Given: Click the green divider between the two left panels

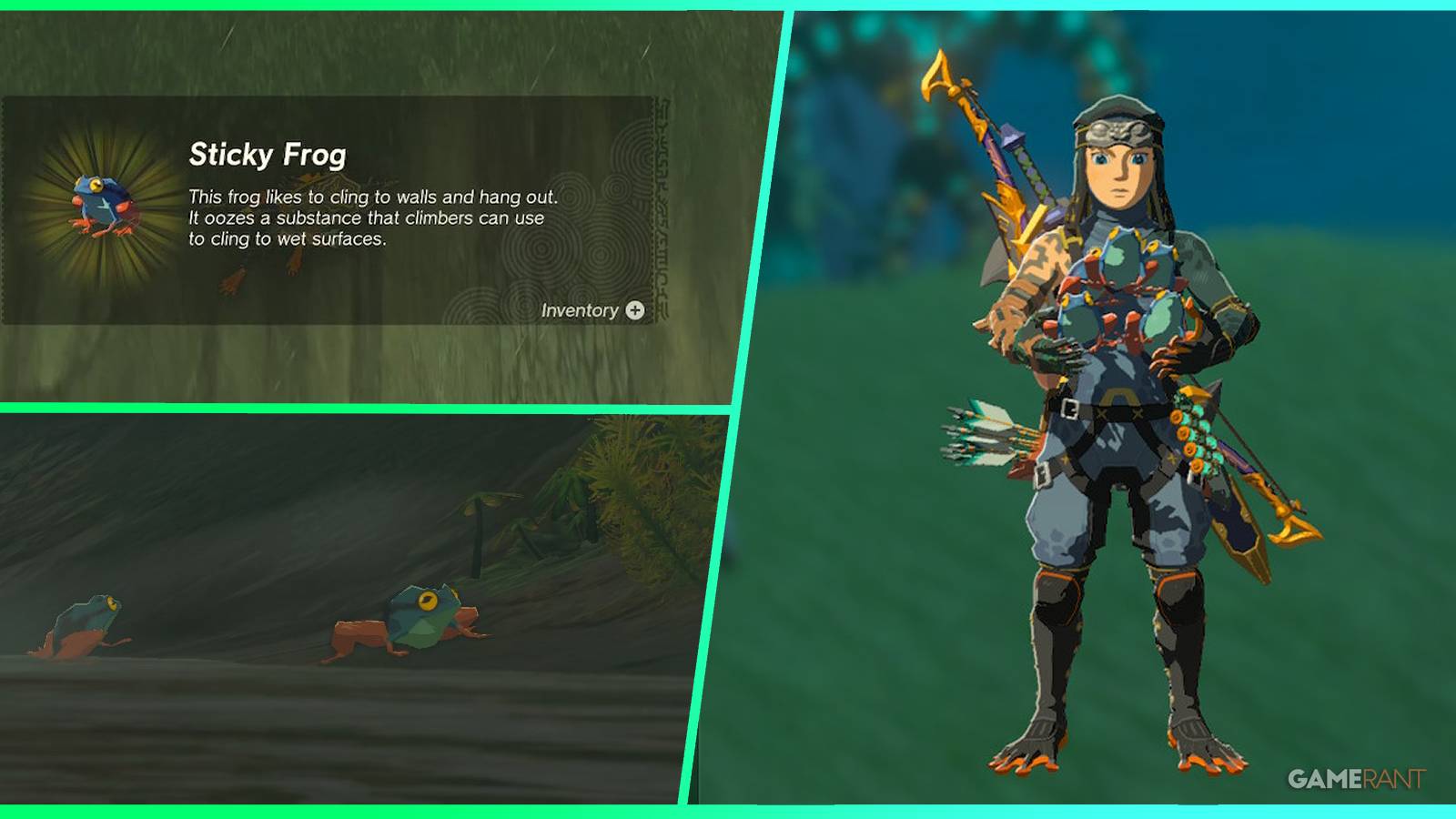Looking at the screenshot, I should pos(364,409).
